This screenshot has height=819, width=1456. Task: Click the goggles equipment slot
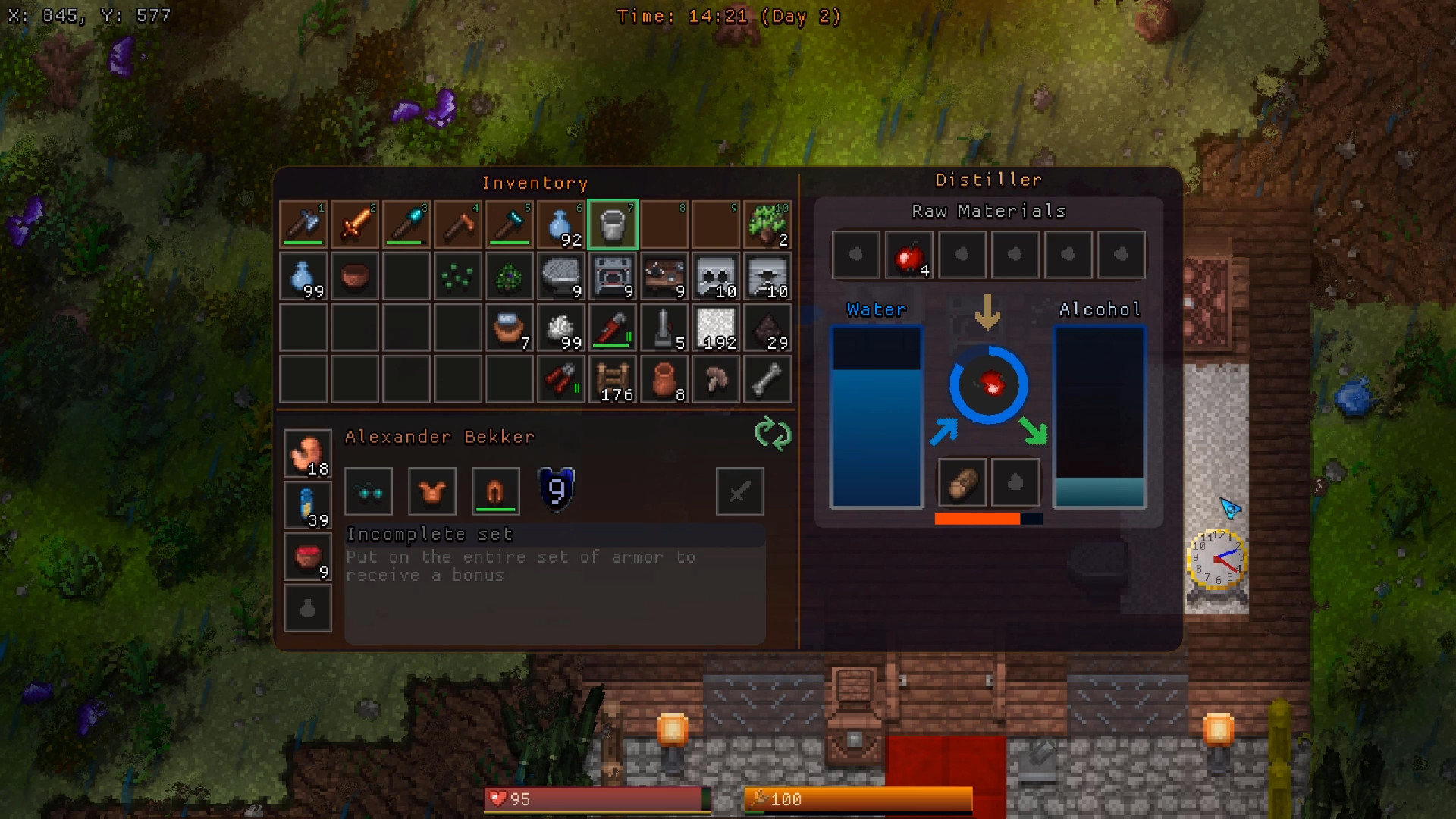pyautogui.click(x=368, y=491)
